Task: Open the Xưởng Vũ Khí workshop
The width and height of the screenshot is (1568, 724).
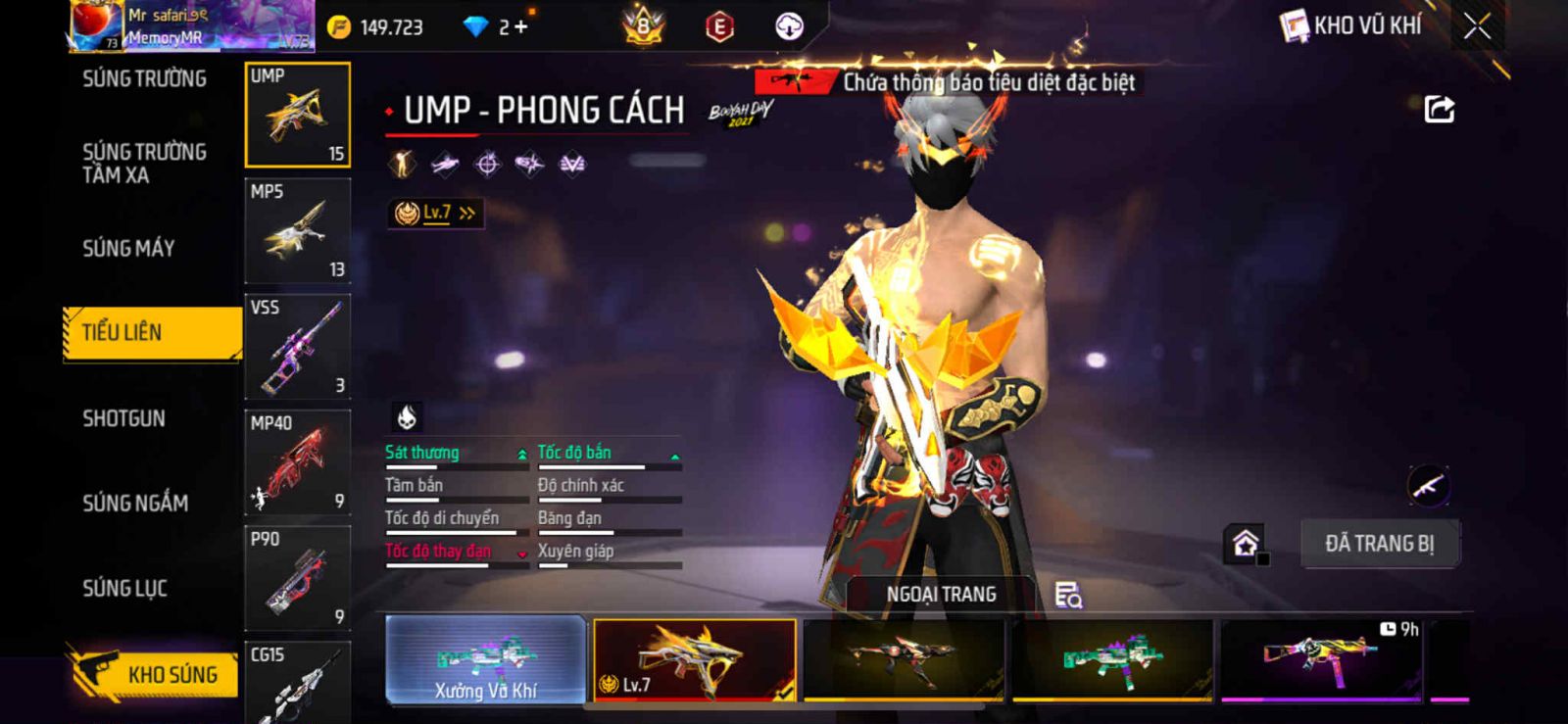Action: tap(486, 660)
